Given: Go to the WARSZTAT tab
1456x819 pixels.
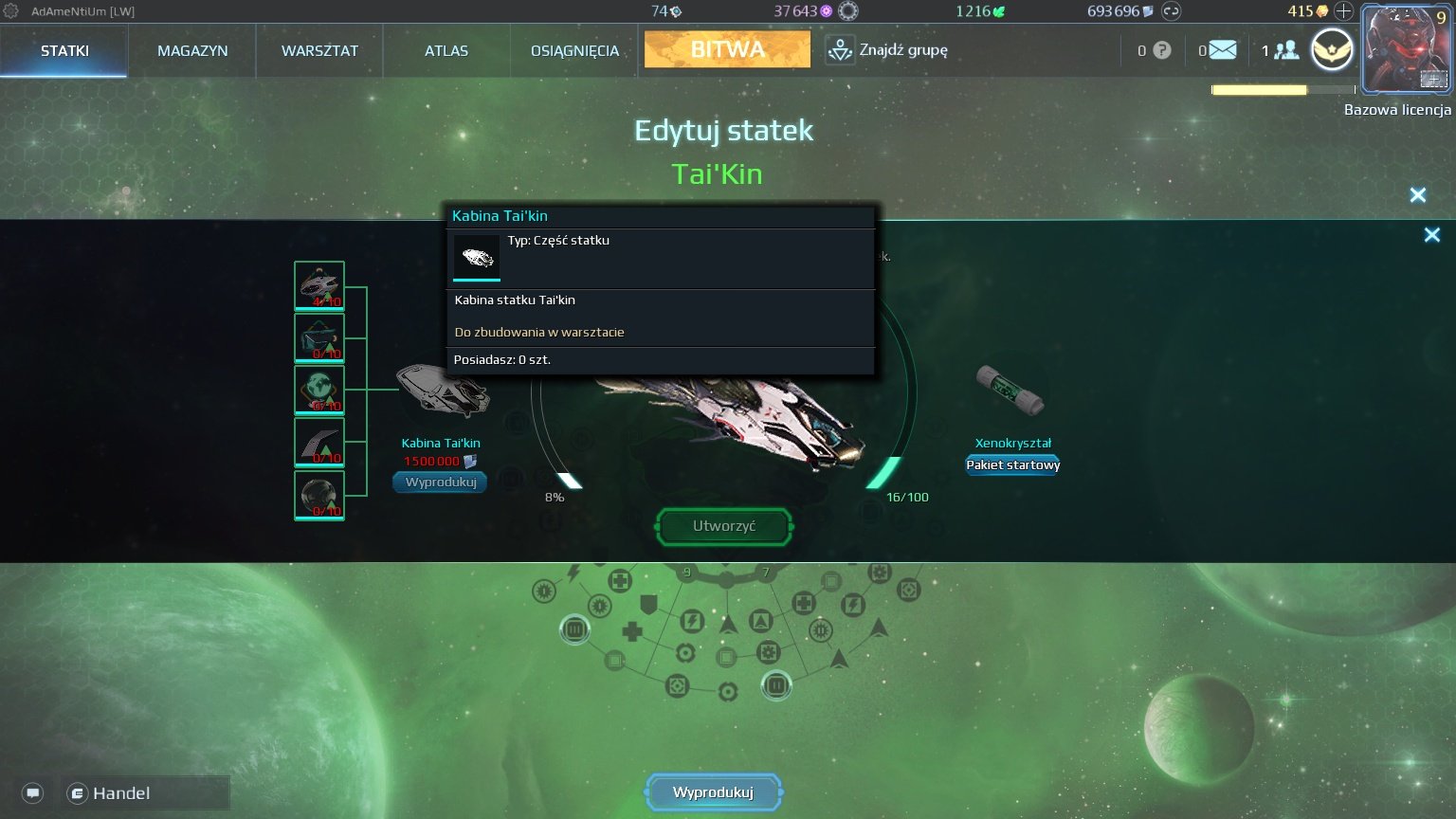Looking at the screenshot, I should point(319,51).
